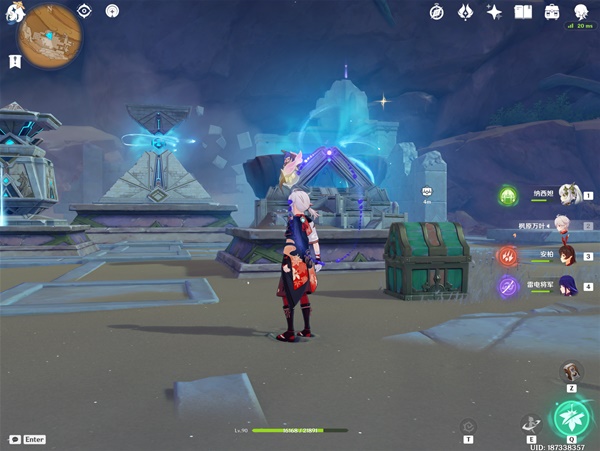Screen dimensions: 600x451
Task: Open the winged emblem events icon
Action: (x=465, y=12)
